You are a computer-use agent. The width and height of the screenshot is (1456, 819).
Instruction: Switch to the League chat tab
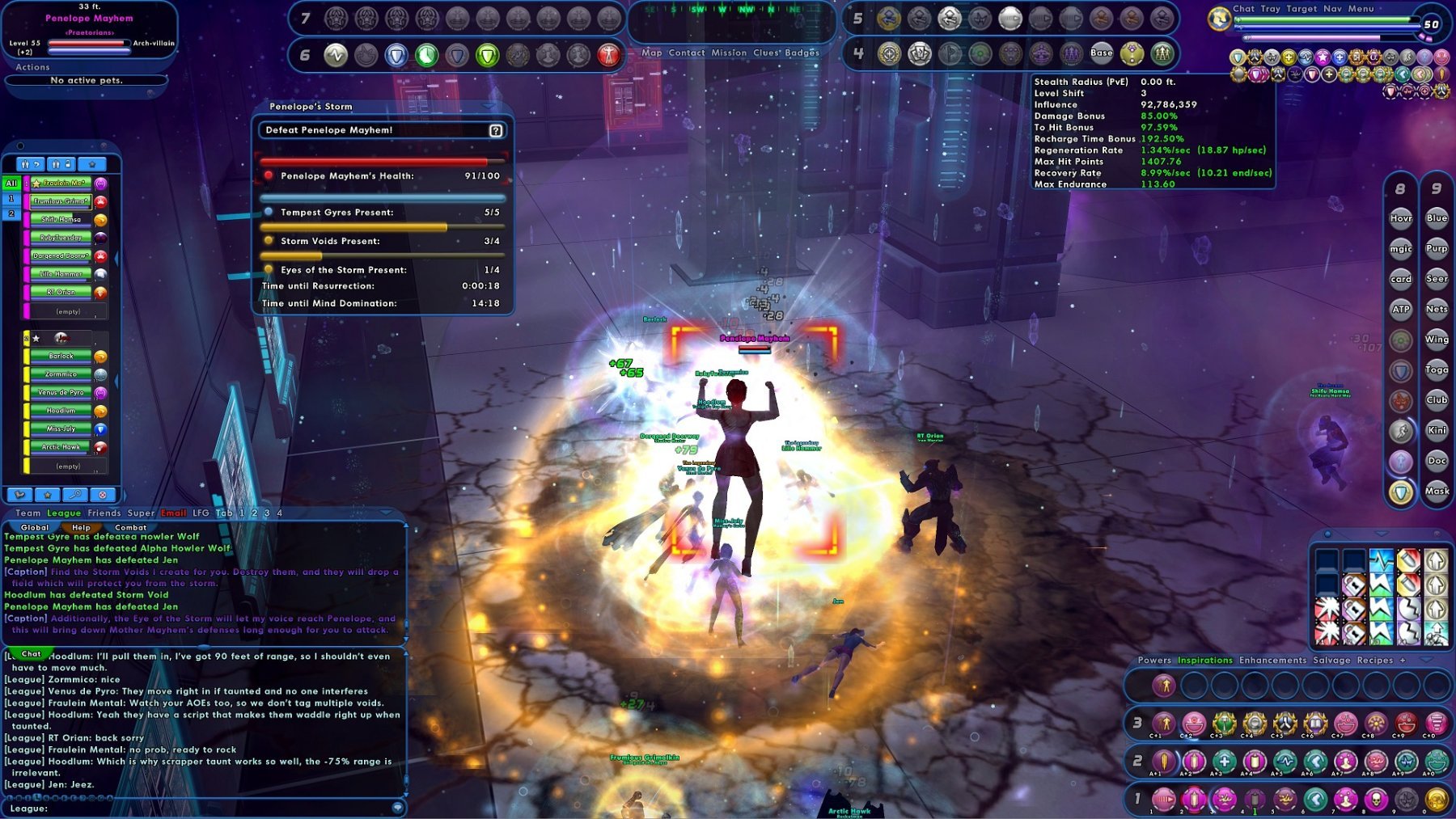(x=64, y=513)
